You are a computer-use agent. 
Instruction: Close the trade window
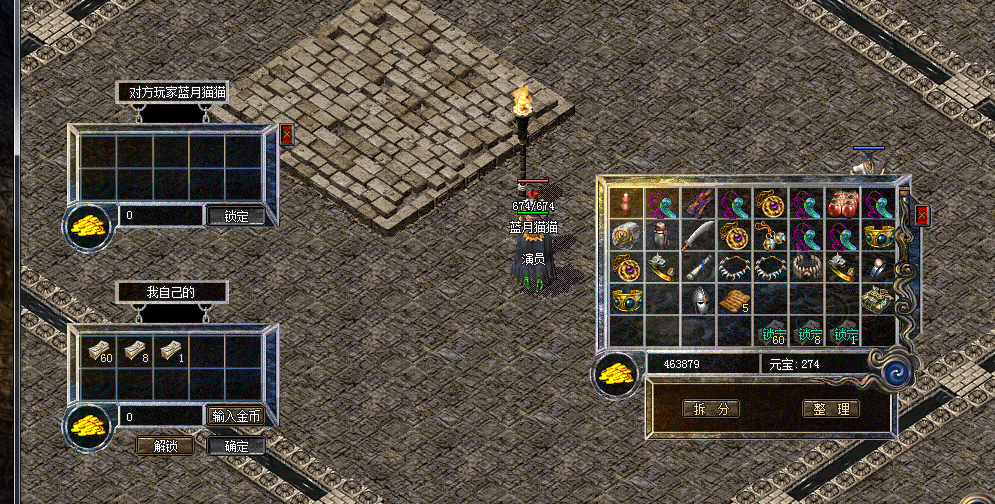[x=287, y=135]
